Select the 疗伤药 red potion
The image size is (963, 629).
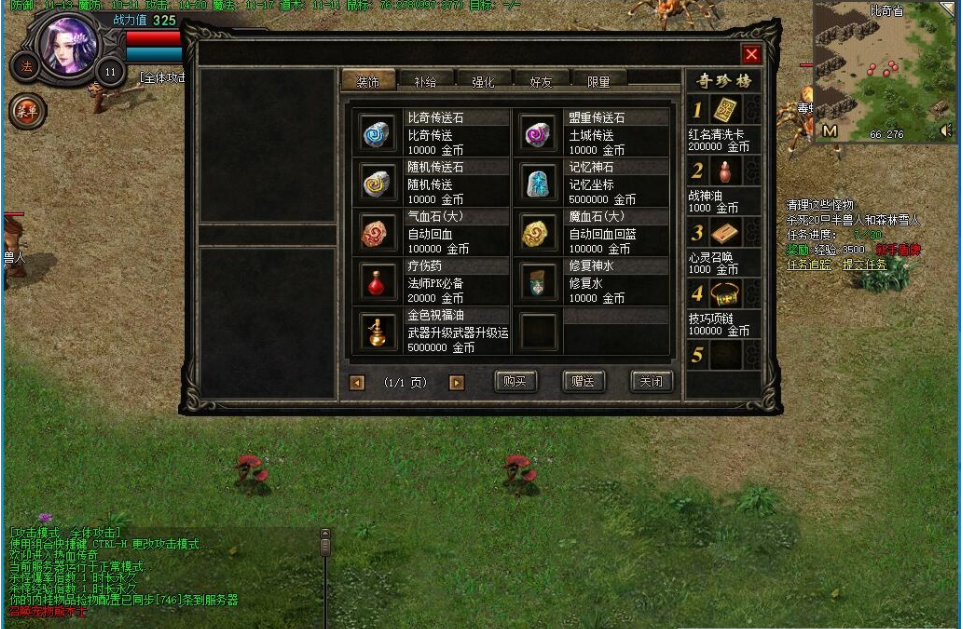coord(378,281)
